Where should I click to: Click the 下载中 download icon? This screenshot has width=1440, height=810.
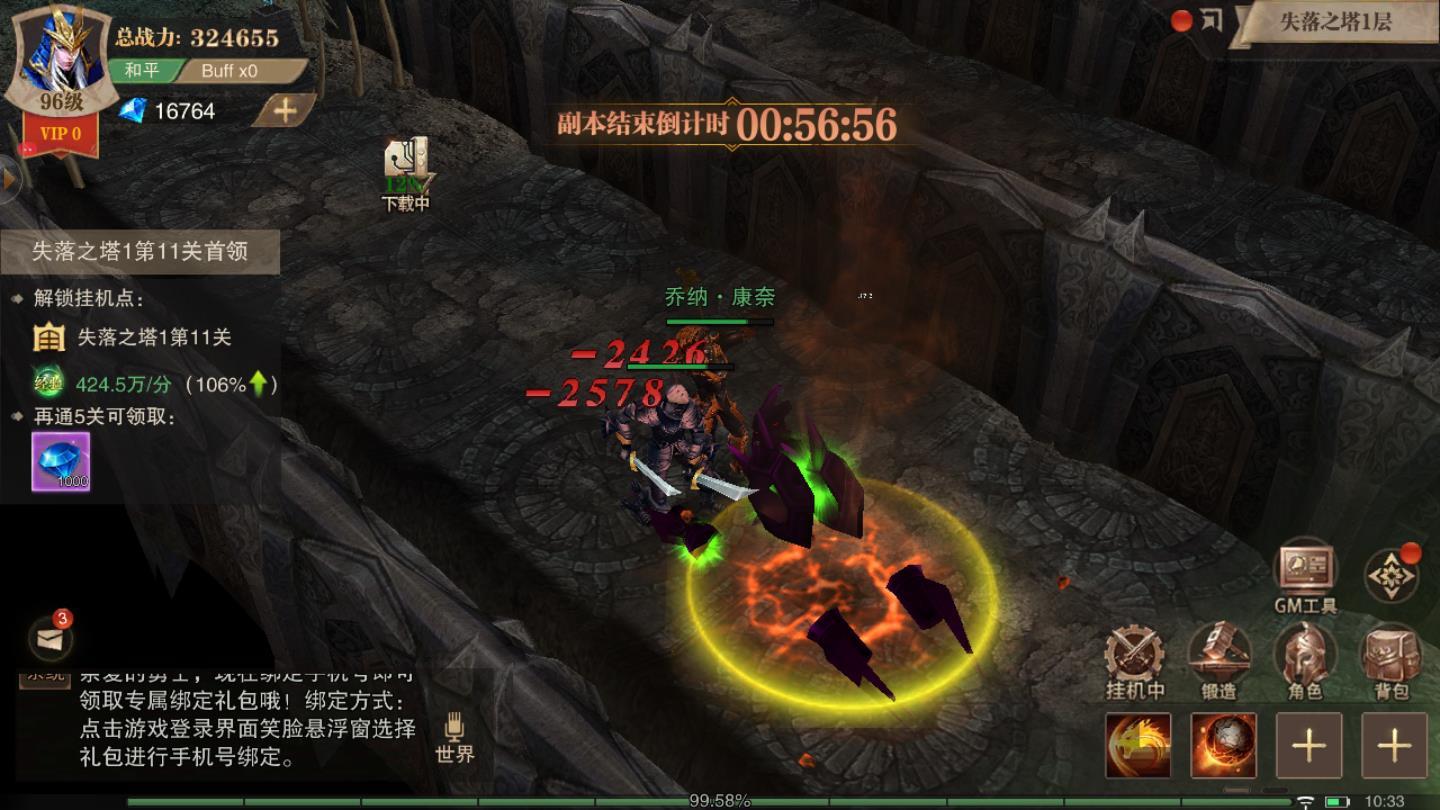pos(406,172)
